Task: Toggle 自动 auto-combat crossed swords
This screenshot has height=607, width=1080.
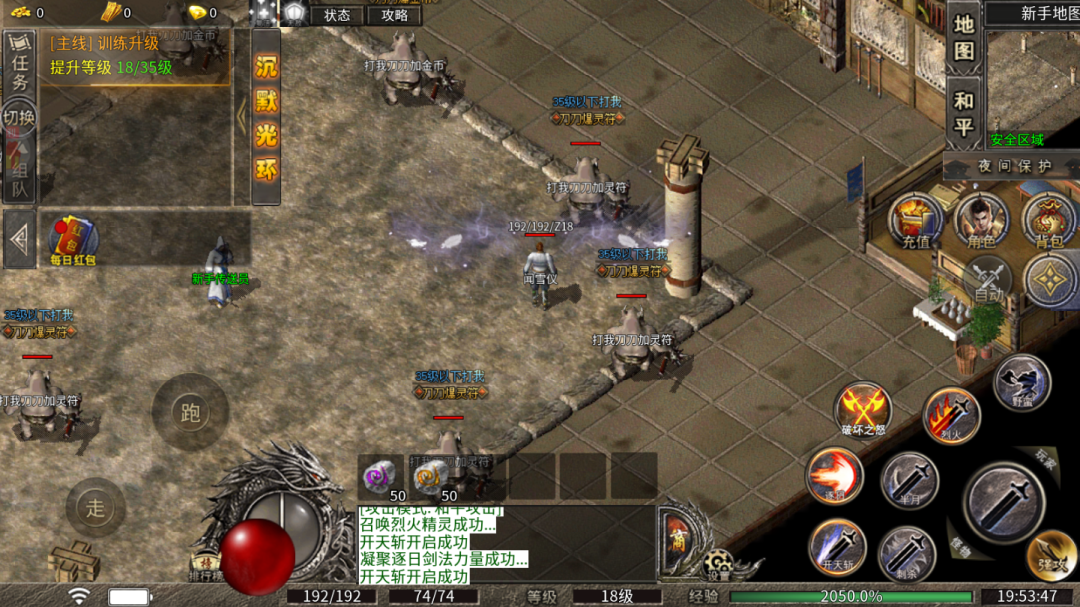Action: 988,279
